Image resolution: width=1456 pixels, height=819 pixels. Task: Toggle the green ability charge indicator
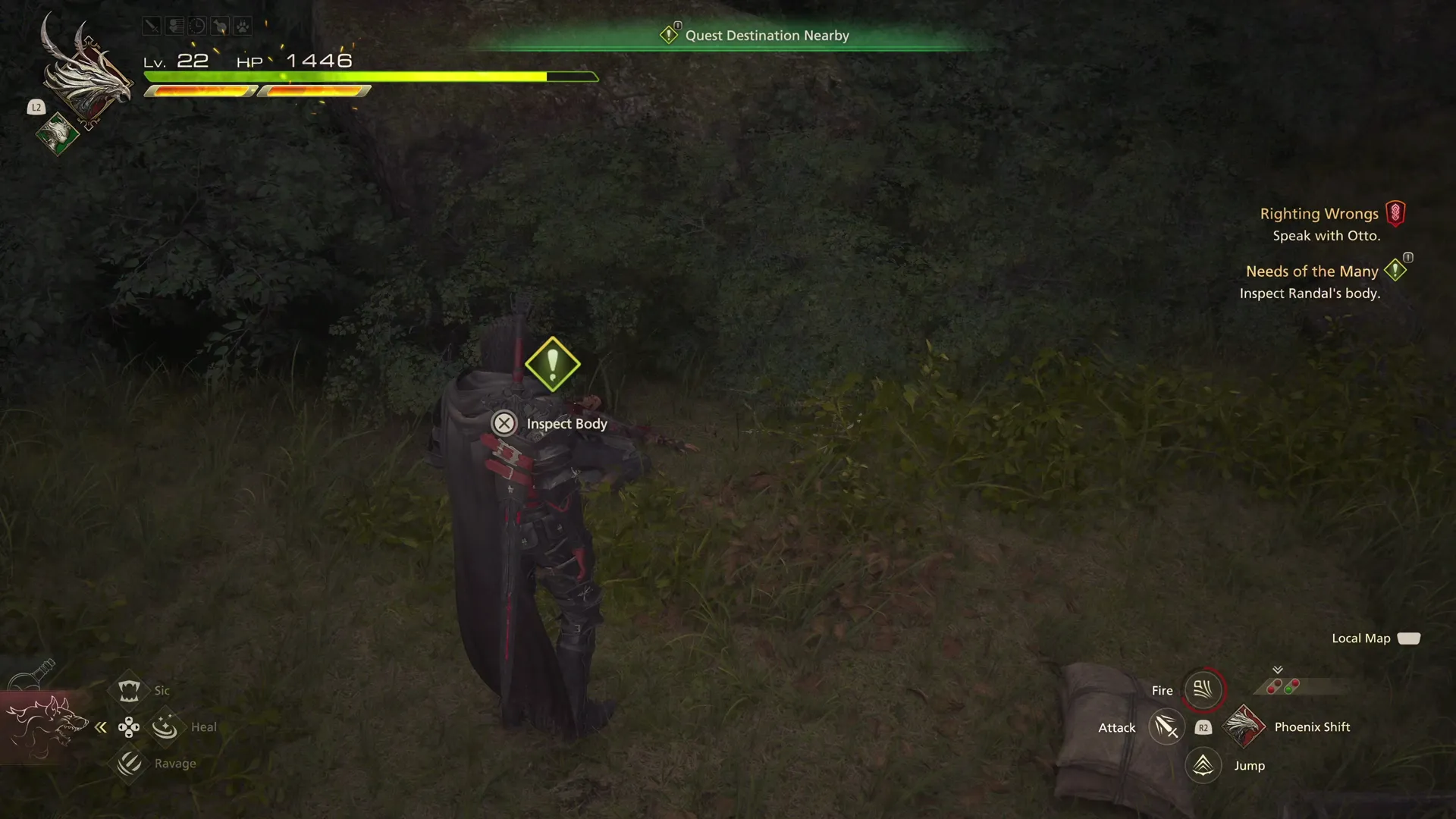pos(1288,689)
